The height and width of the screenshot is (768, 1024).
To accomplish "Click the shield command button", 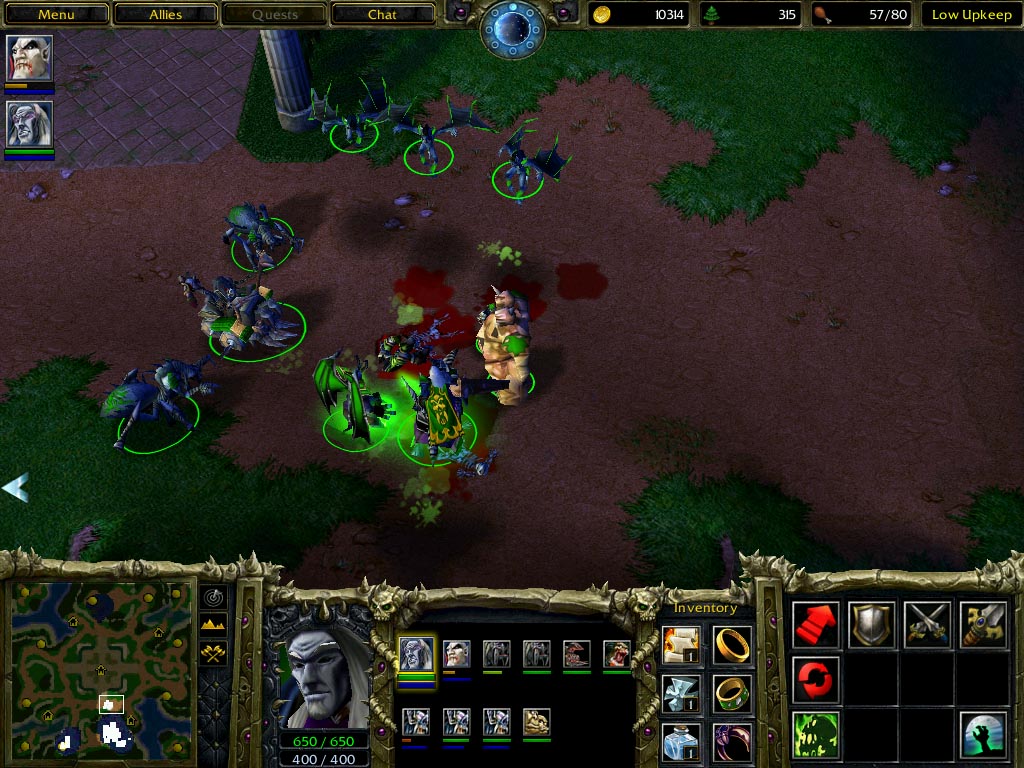I will [x=872, y=624].
